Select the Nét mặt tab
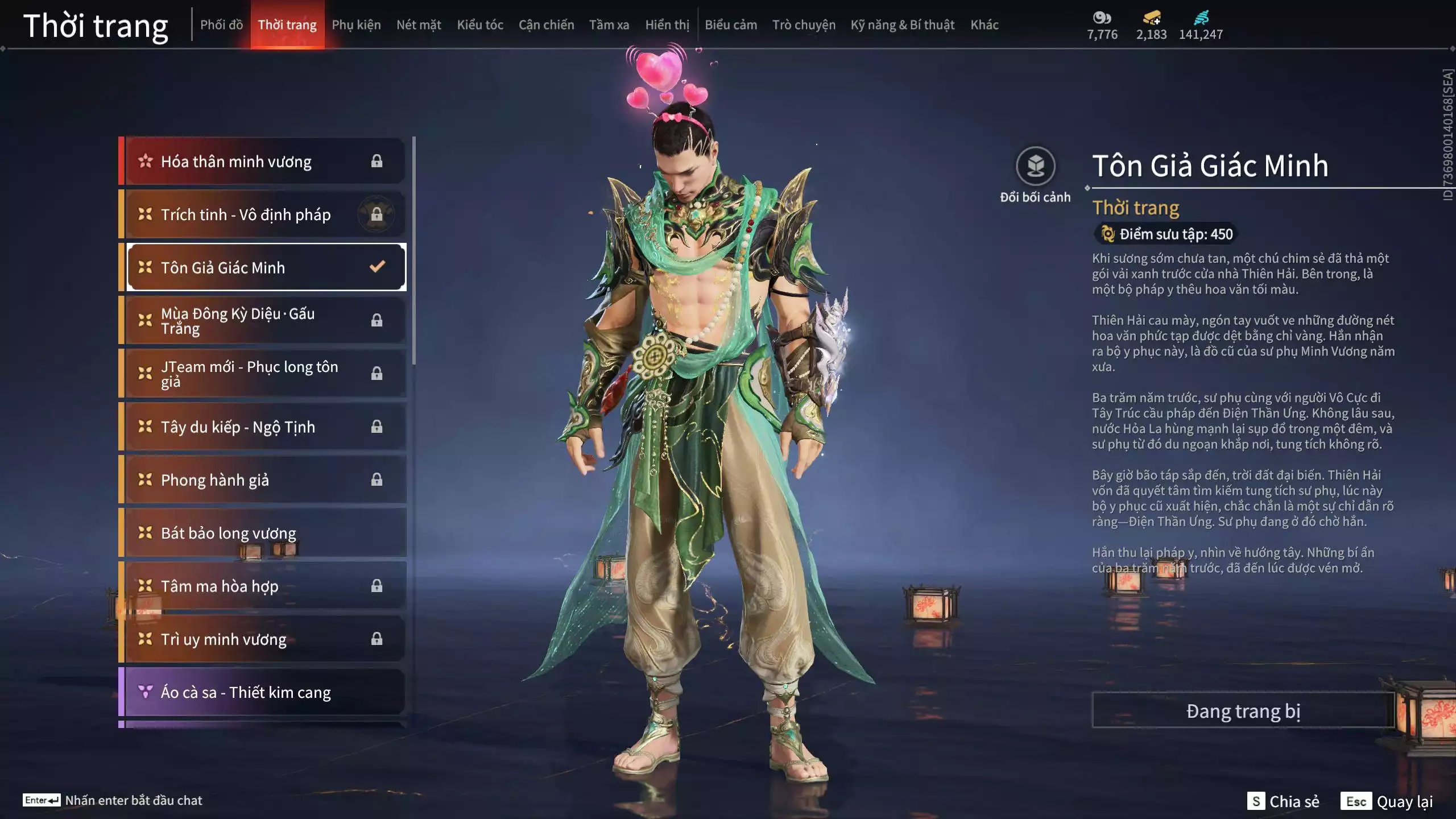The width and height of the screenshot is (1456, 819). 419,25
